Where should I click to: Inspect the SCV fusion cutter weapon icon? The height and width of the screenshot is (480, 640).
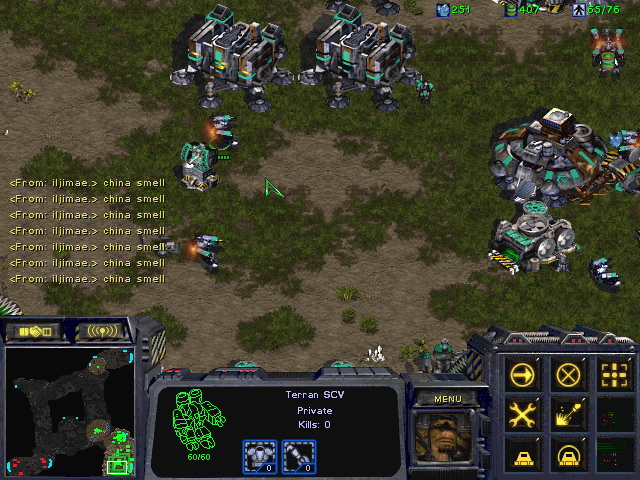pyautogui.click(x=295, y=456)
